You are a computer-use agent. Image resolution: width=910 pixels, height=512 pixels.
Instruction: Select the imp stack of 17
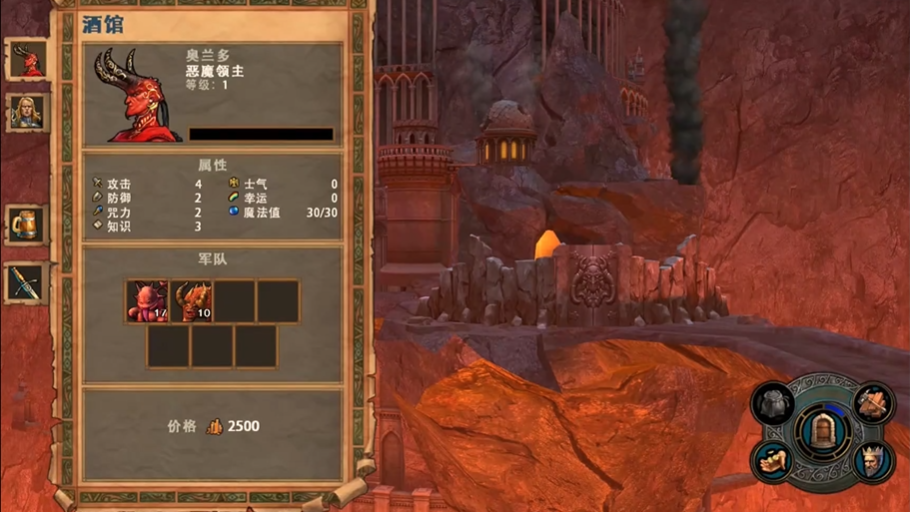click(x=147, y=301)
